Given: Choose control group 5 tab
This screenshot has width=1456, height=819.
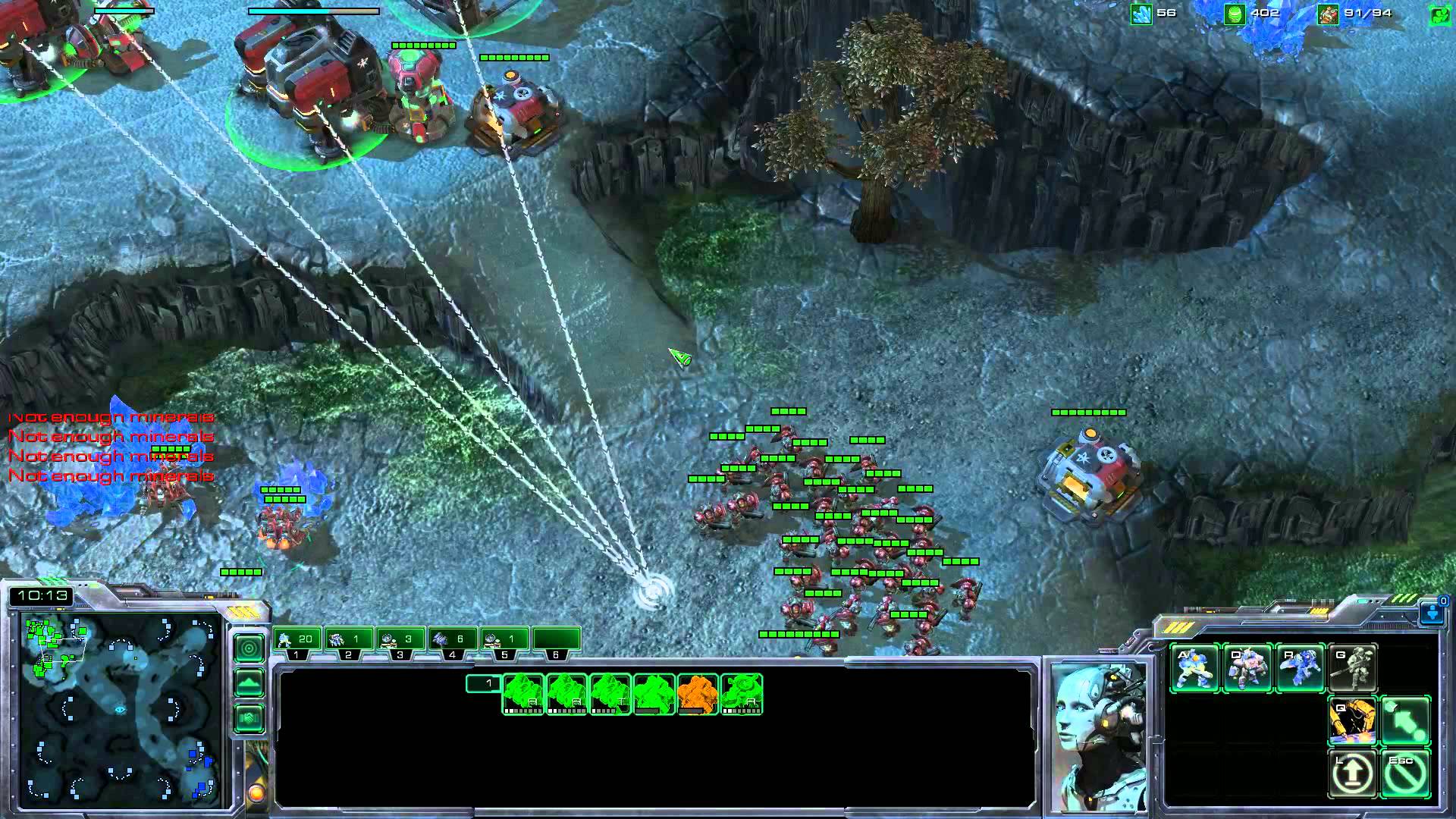Looking at the screenshot, I should (x=504, y=640).
